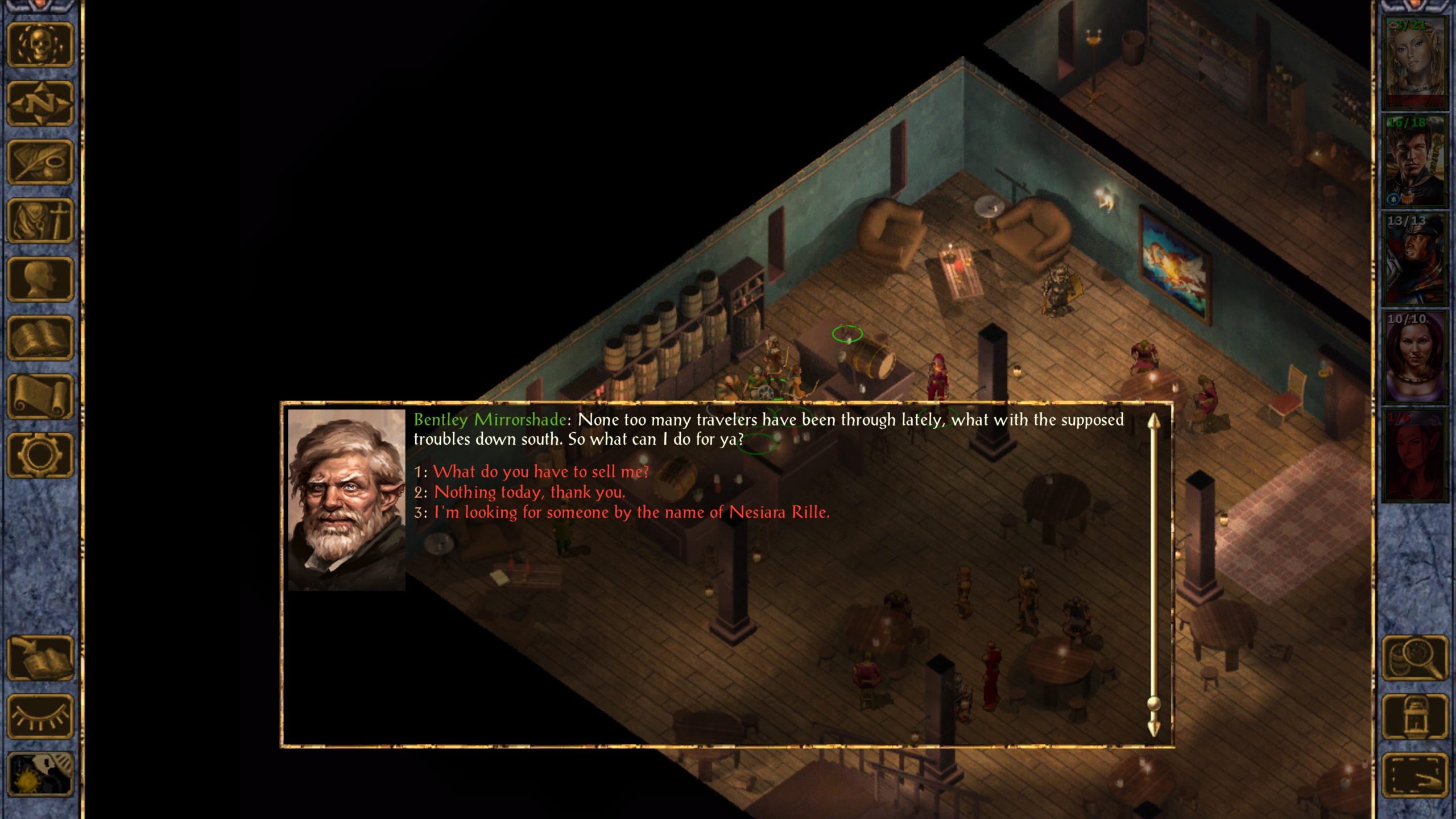Image resolution: width=1456 pixels, height=819 pixels.
Task: Open the inventory (figure with sword icon)
Action: pos(40,221)
